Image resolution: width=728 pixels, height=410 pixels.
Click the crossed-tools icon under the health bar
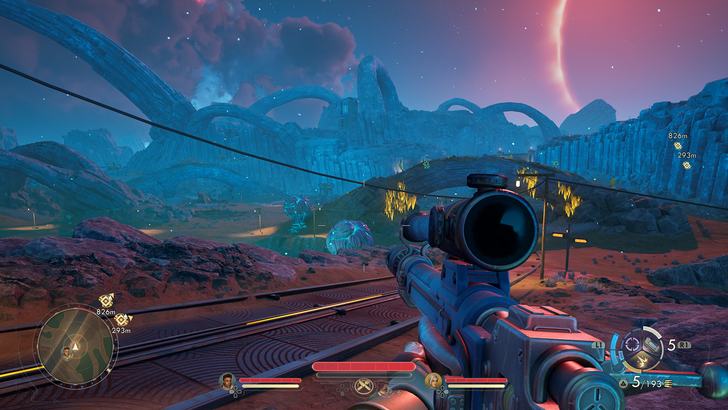[364, 386]
